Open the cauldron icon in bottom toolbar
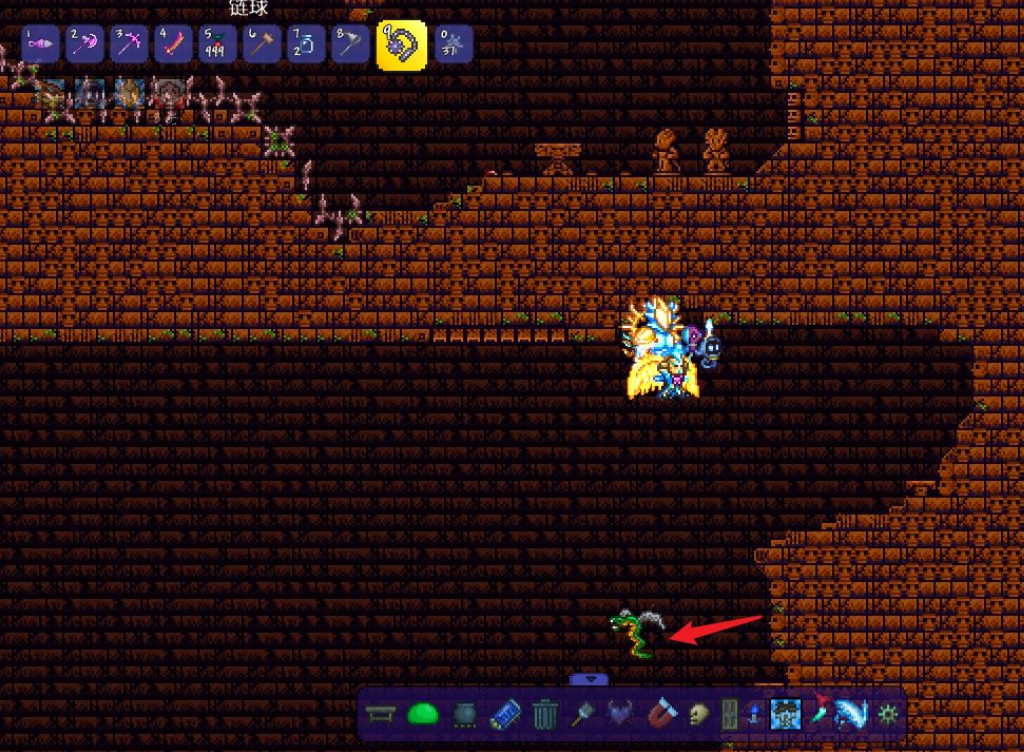 tap(465, 714)
